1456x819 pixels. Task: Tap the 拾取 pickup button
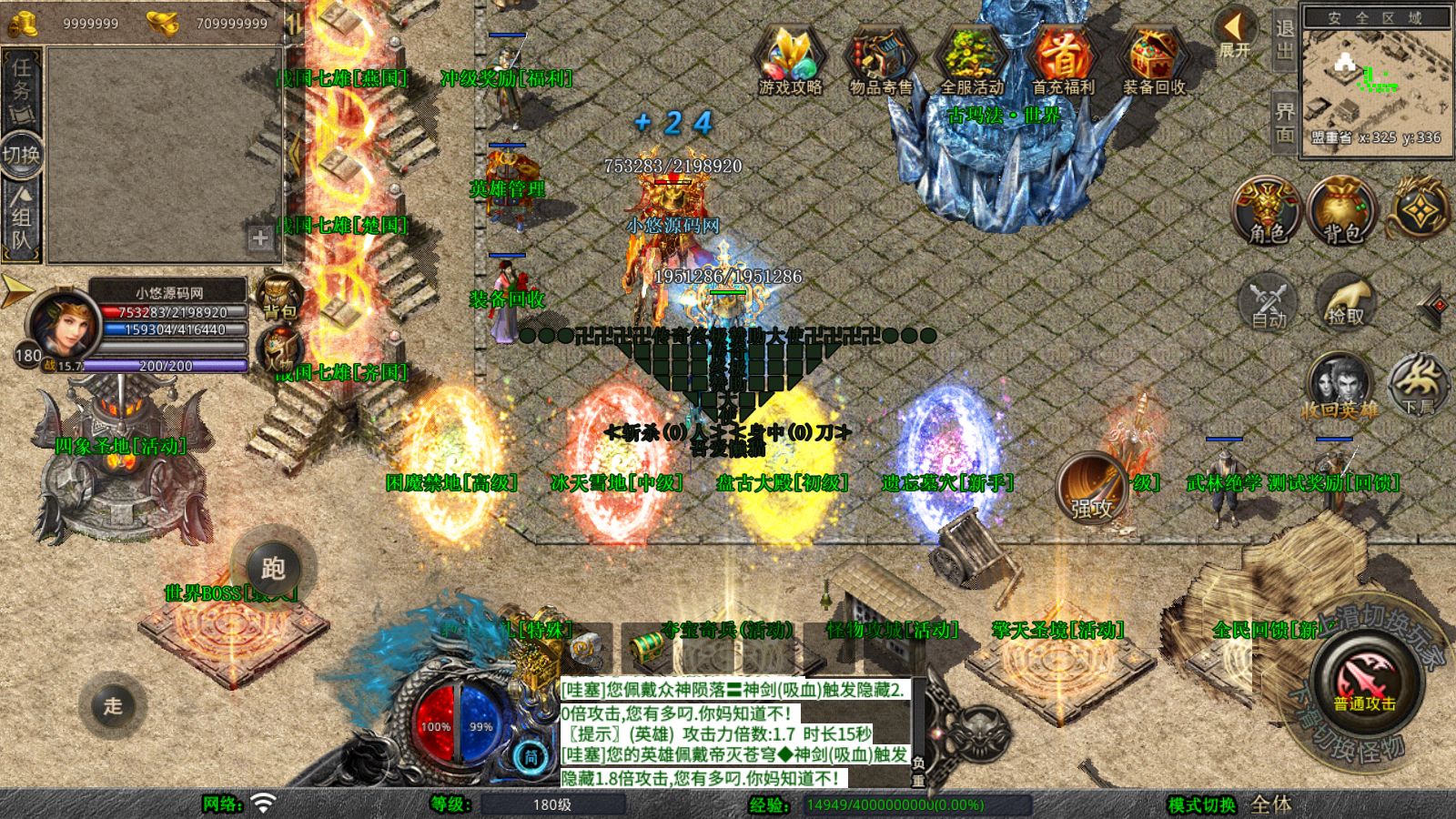[x=1345, y=302]
